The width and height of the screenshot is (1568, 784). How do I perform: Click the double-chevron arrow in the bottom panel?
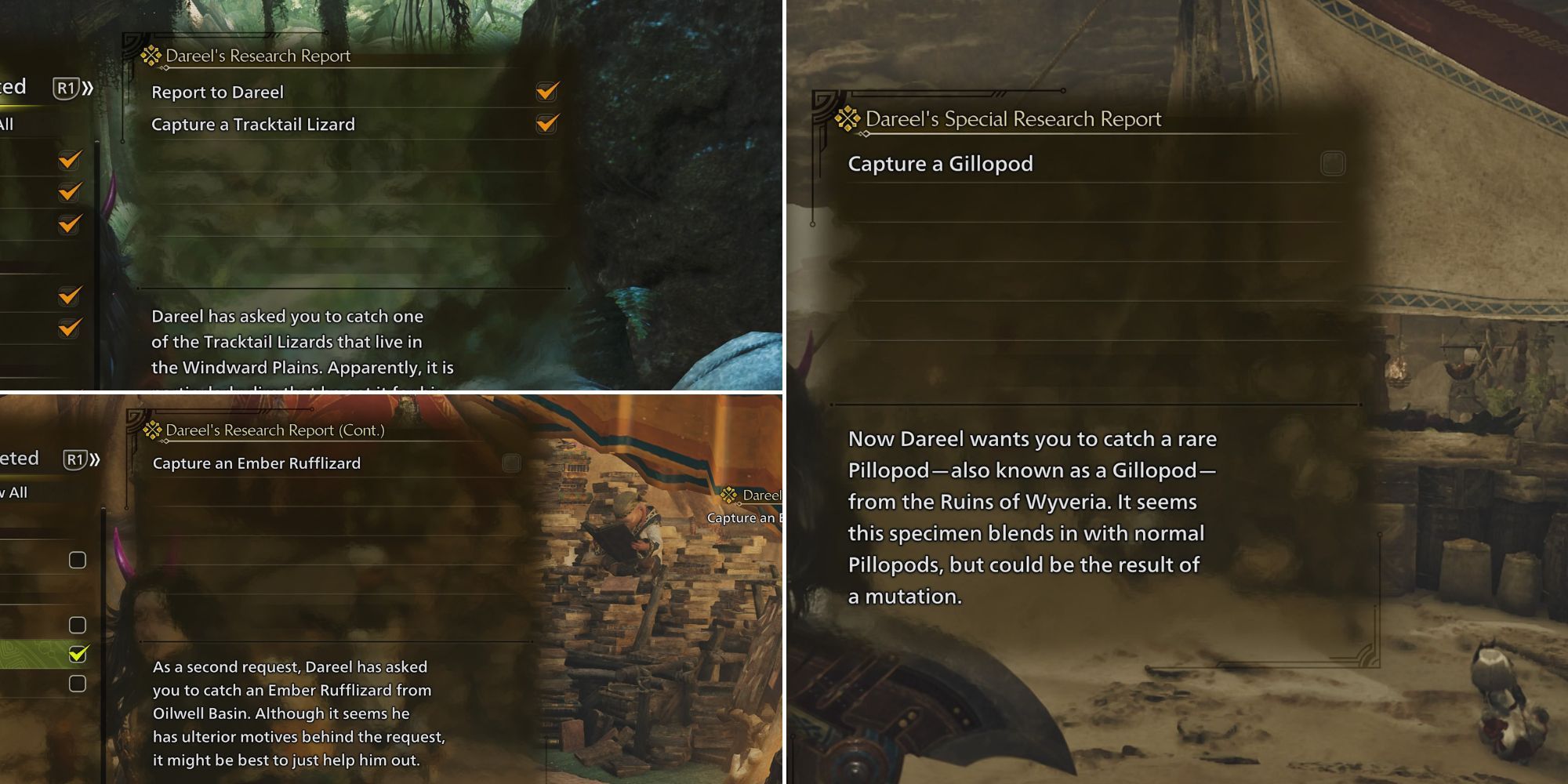click(x=96, y=459)
